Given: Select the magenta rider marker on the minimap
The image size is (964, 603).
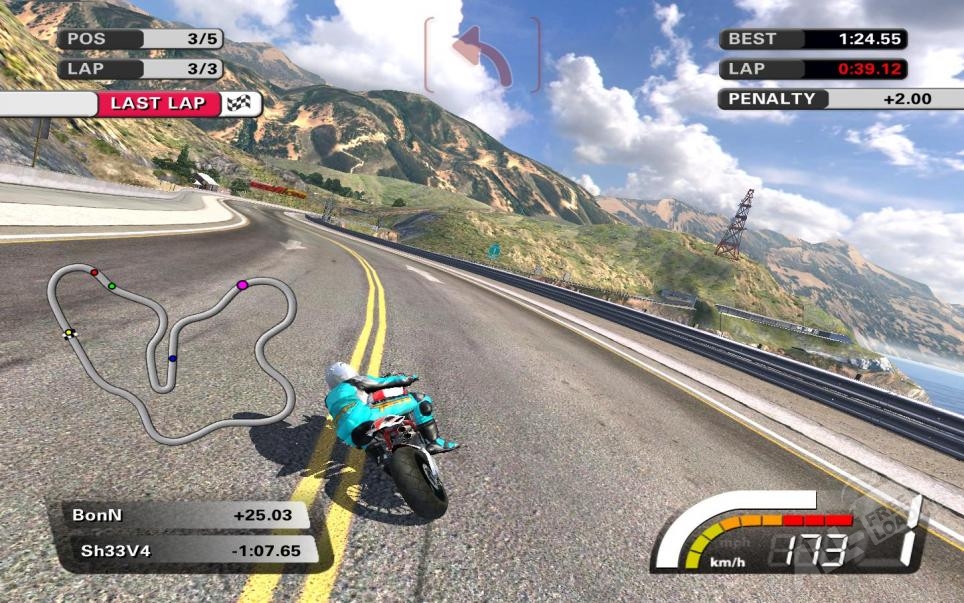Looking at the screenshot, I should (242, 286).
